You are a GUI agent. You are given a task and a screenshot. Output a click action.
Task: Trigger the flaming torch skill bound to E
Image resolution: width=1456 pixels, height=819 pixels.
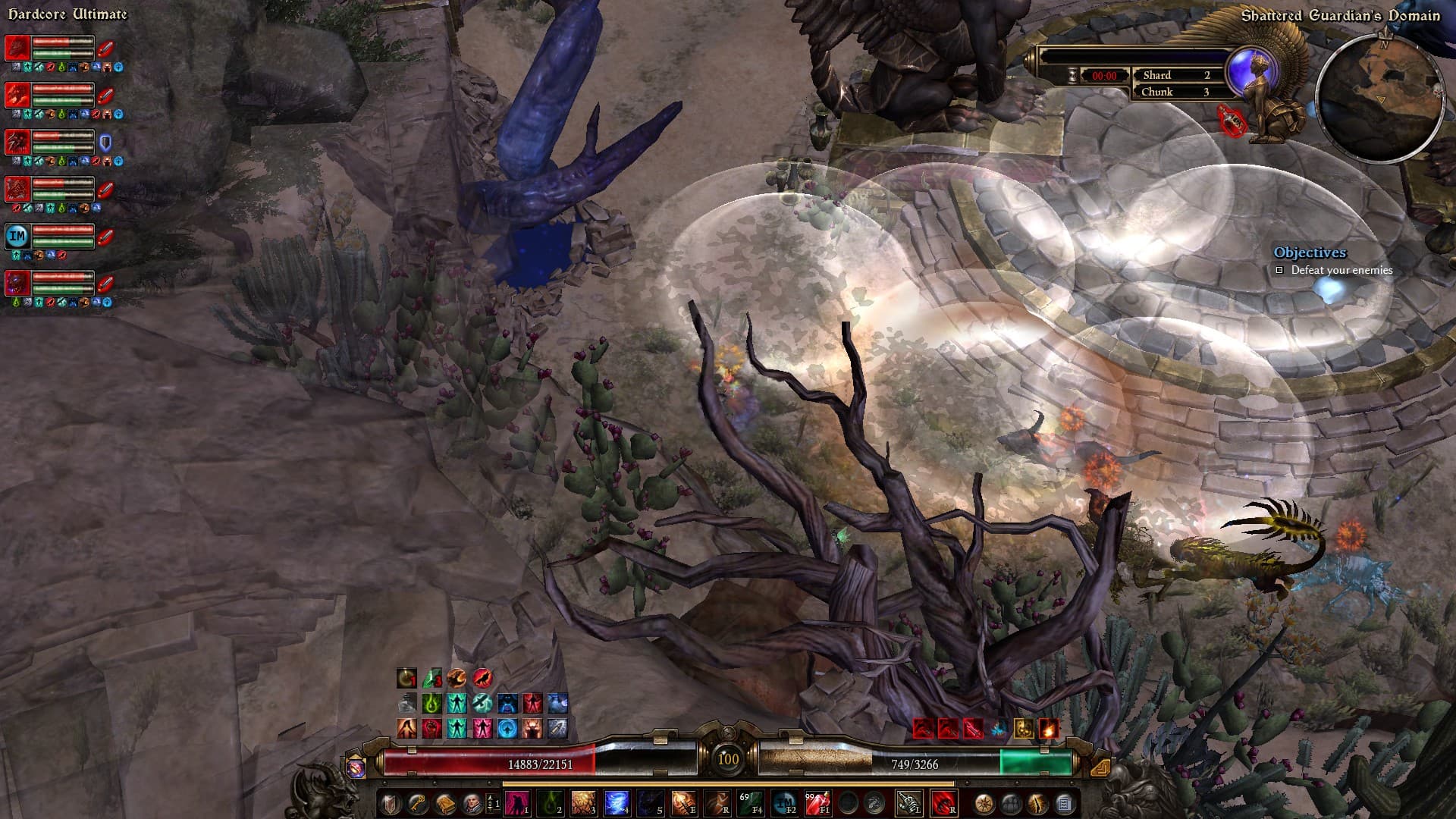coord(682,802)
